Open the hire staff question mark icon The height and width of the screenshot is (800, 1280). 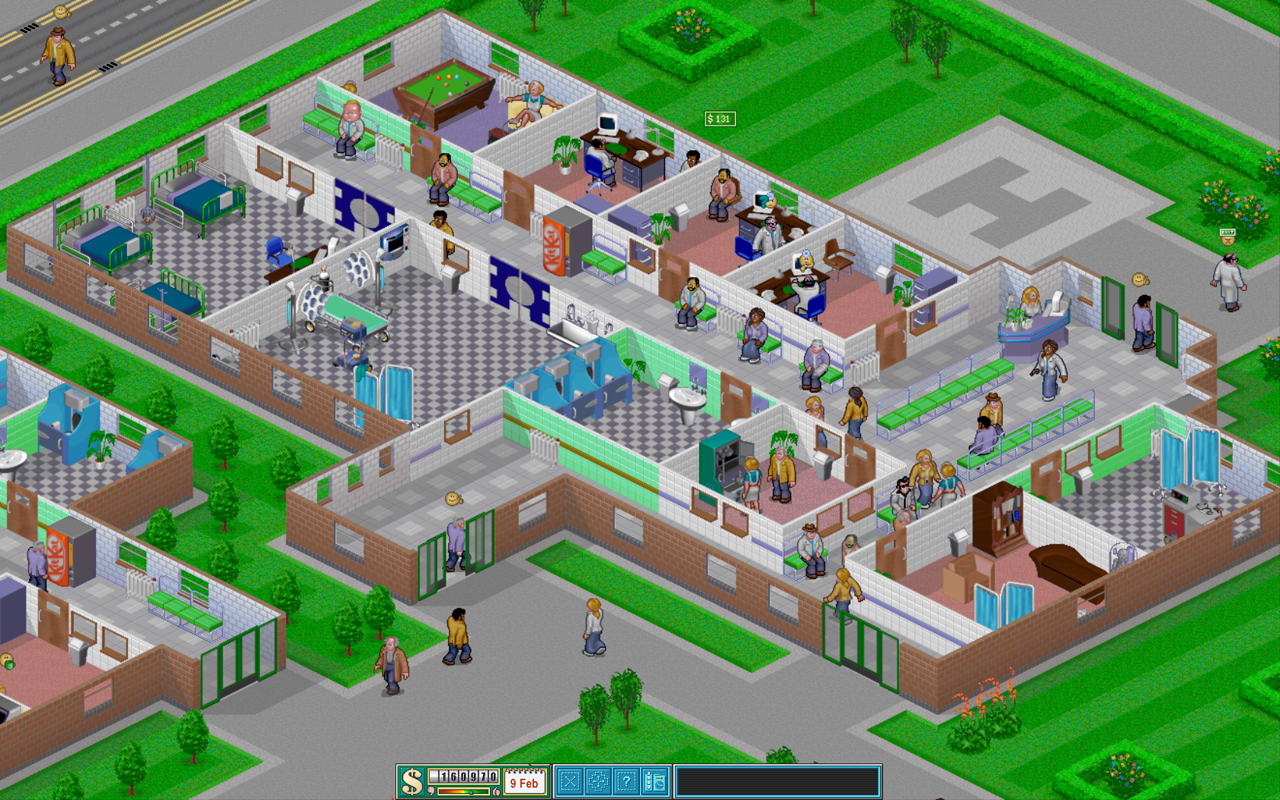pyautogui.click(x=628, y=783)
